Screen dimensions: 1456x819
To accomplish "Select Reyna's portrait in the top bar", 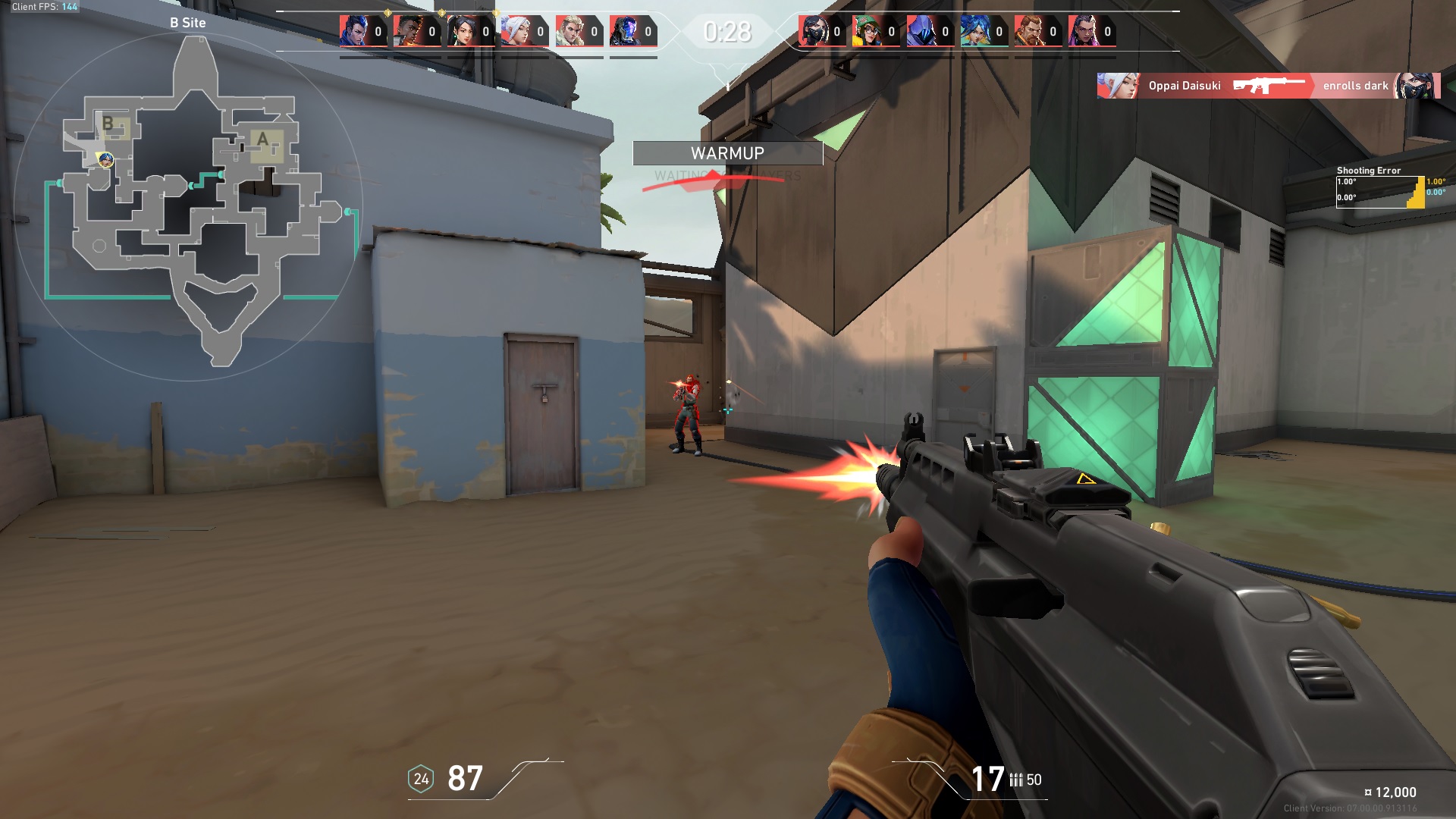I will click(1082, 32).
